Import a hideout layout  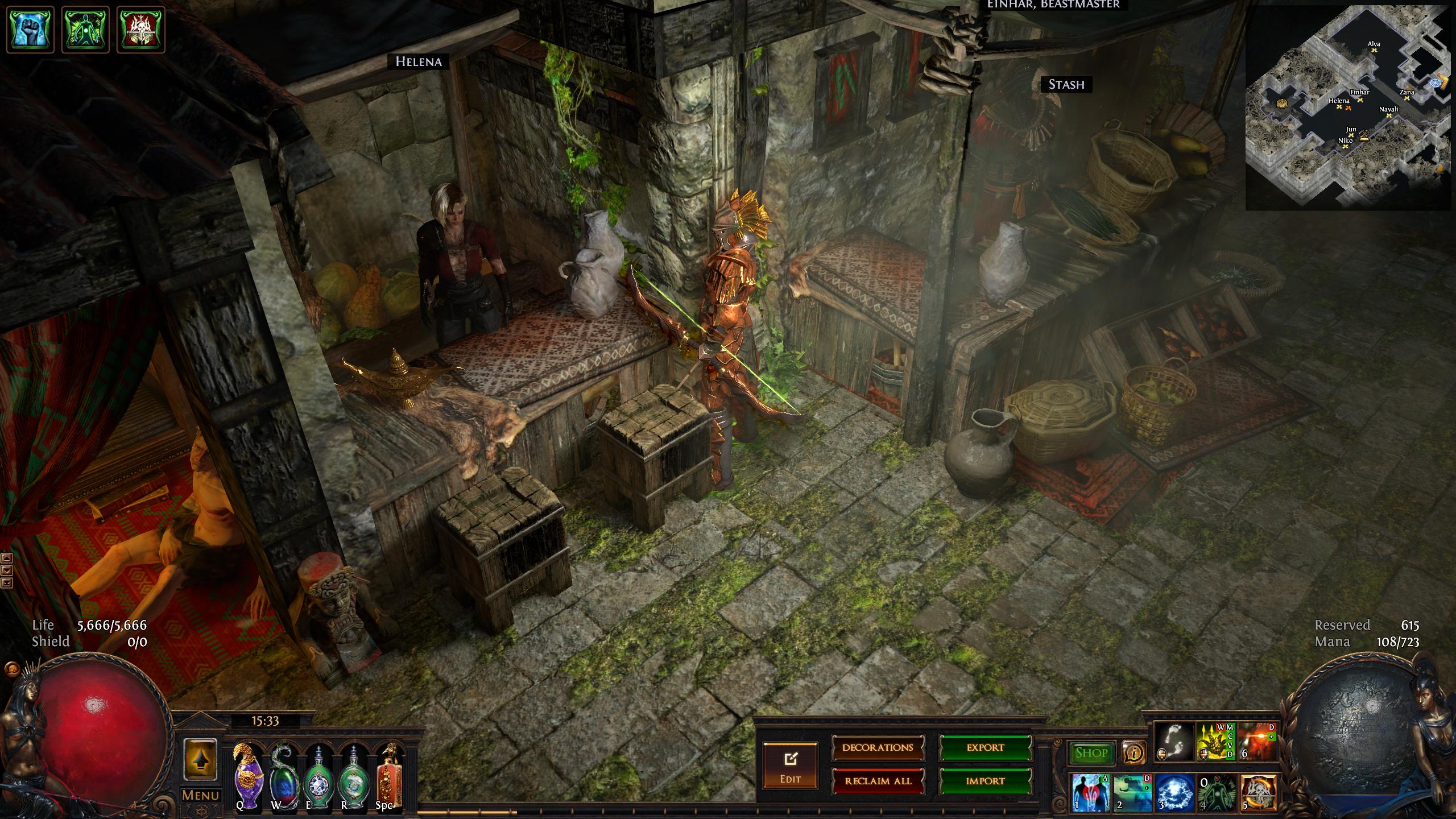985,781
